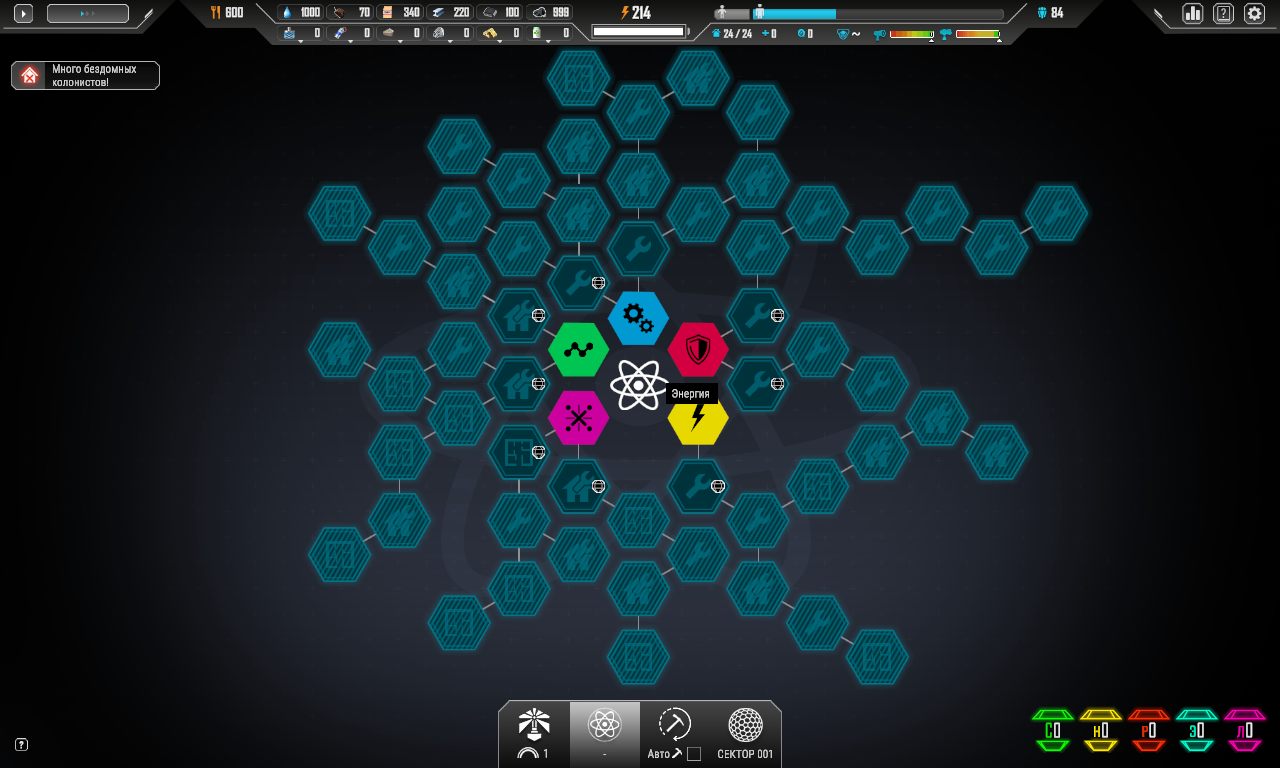The height and width of the screenshot is (768, 1280).
Task: Open the settings gear in the top right
Action: pyautogui.click(x=1254, y=13)
